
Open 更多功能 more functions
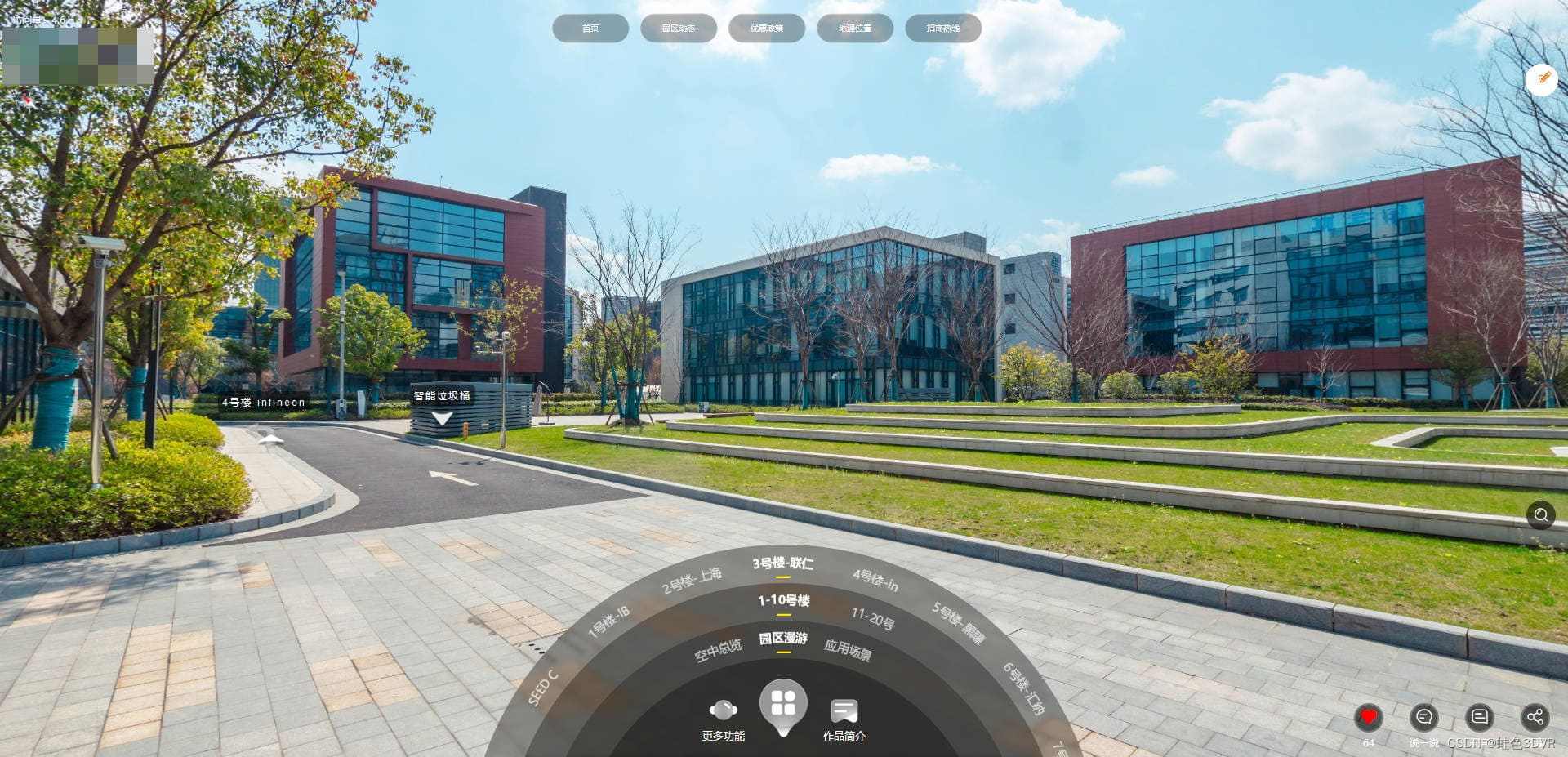pos(724,719)
